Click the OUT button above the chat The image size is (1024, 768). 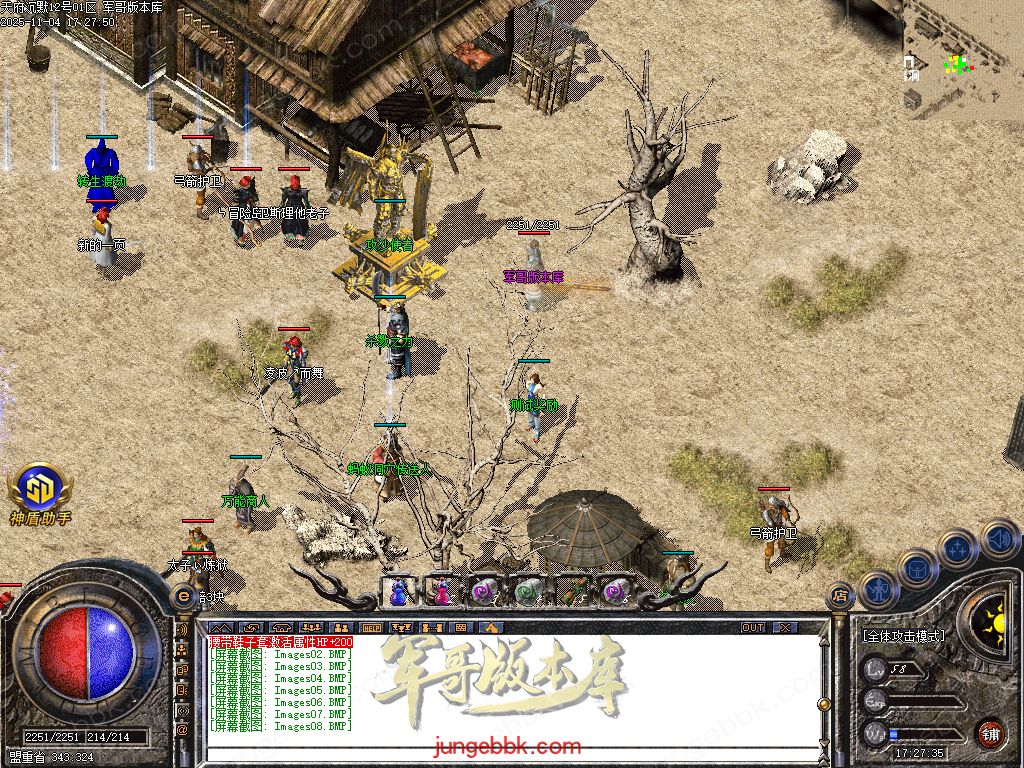753,628
